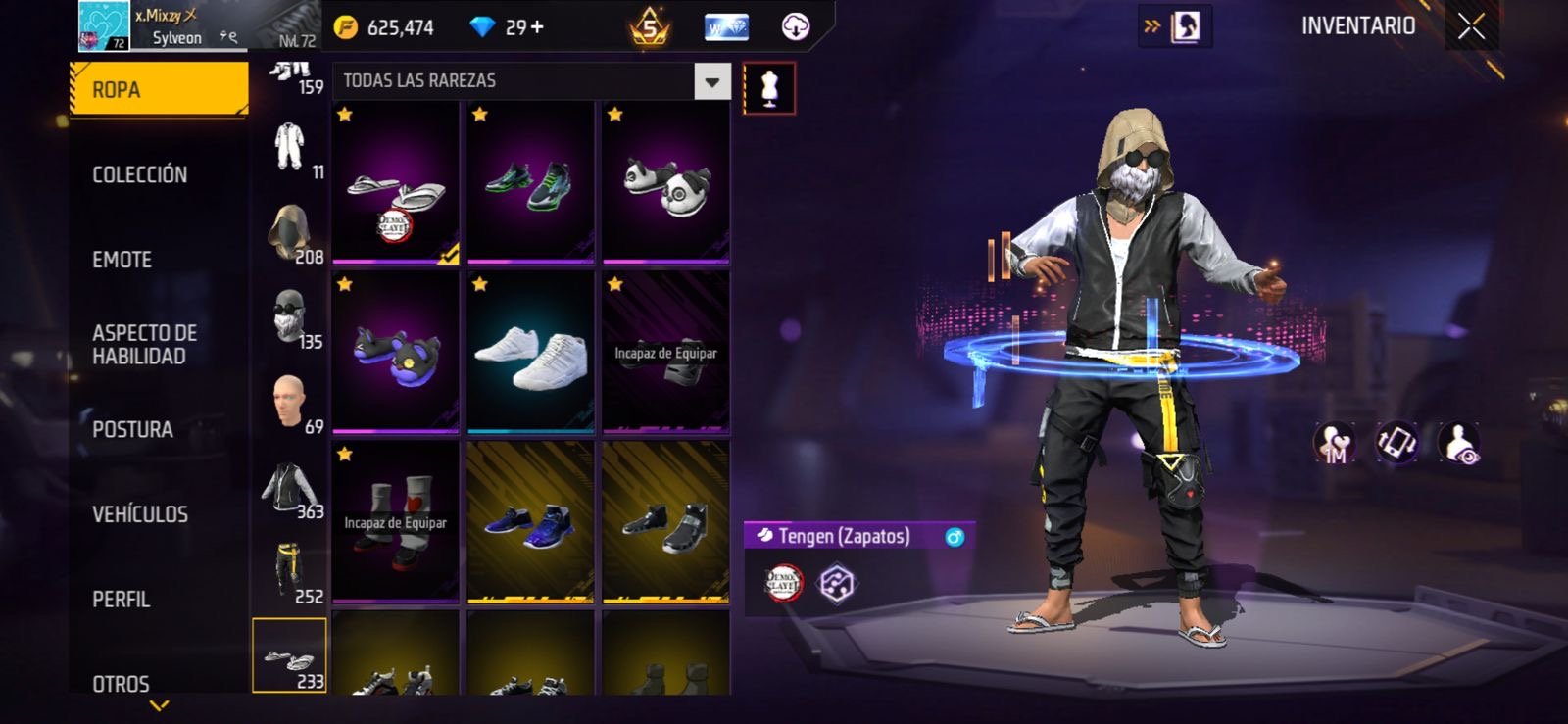Switch to the Colección tab

coord(139,174)
